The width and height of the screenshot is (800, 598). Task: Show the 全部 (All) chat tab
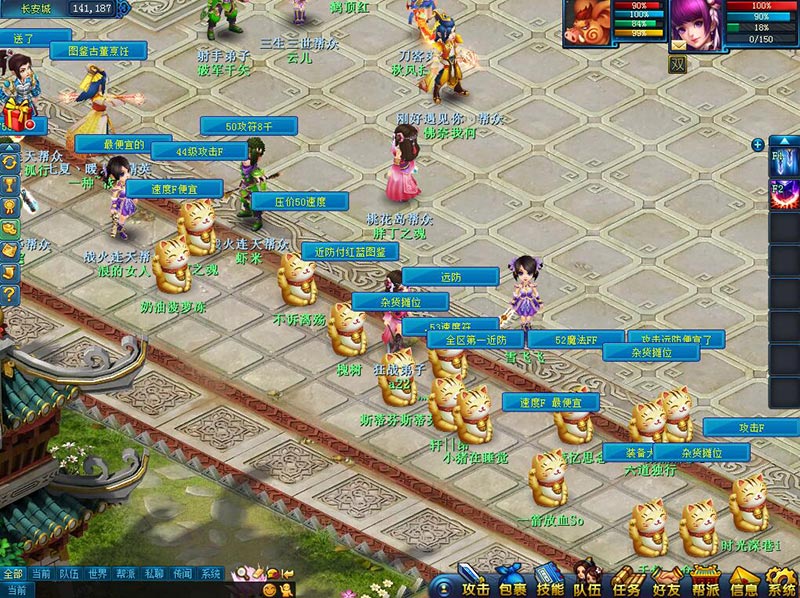click(12, 574)
